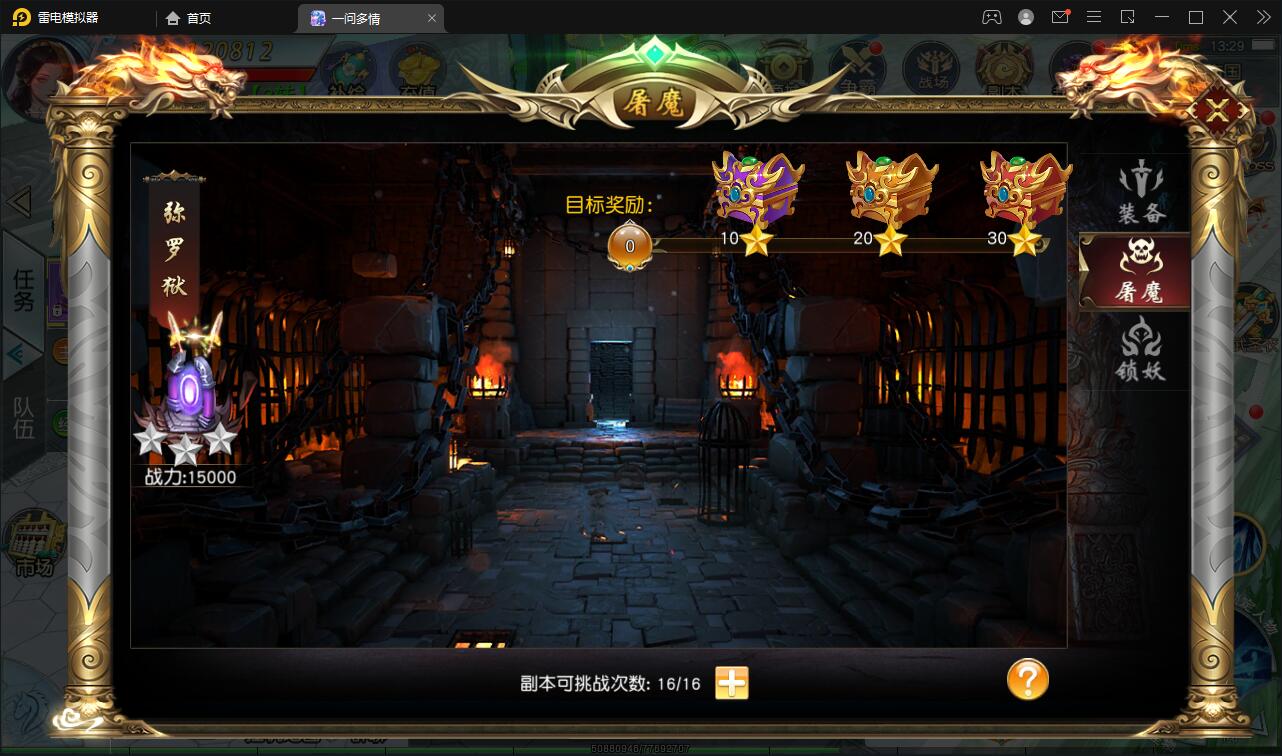Open the 市场 market panel icon
1282x756 pixels.
point(33,544)
